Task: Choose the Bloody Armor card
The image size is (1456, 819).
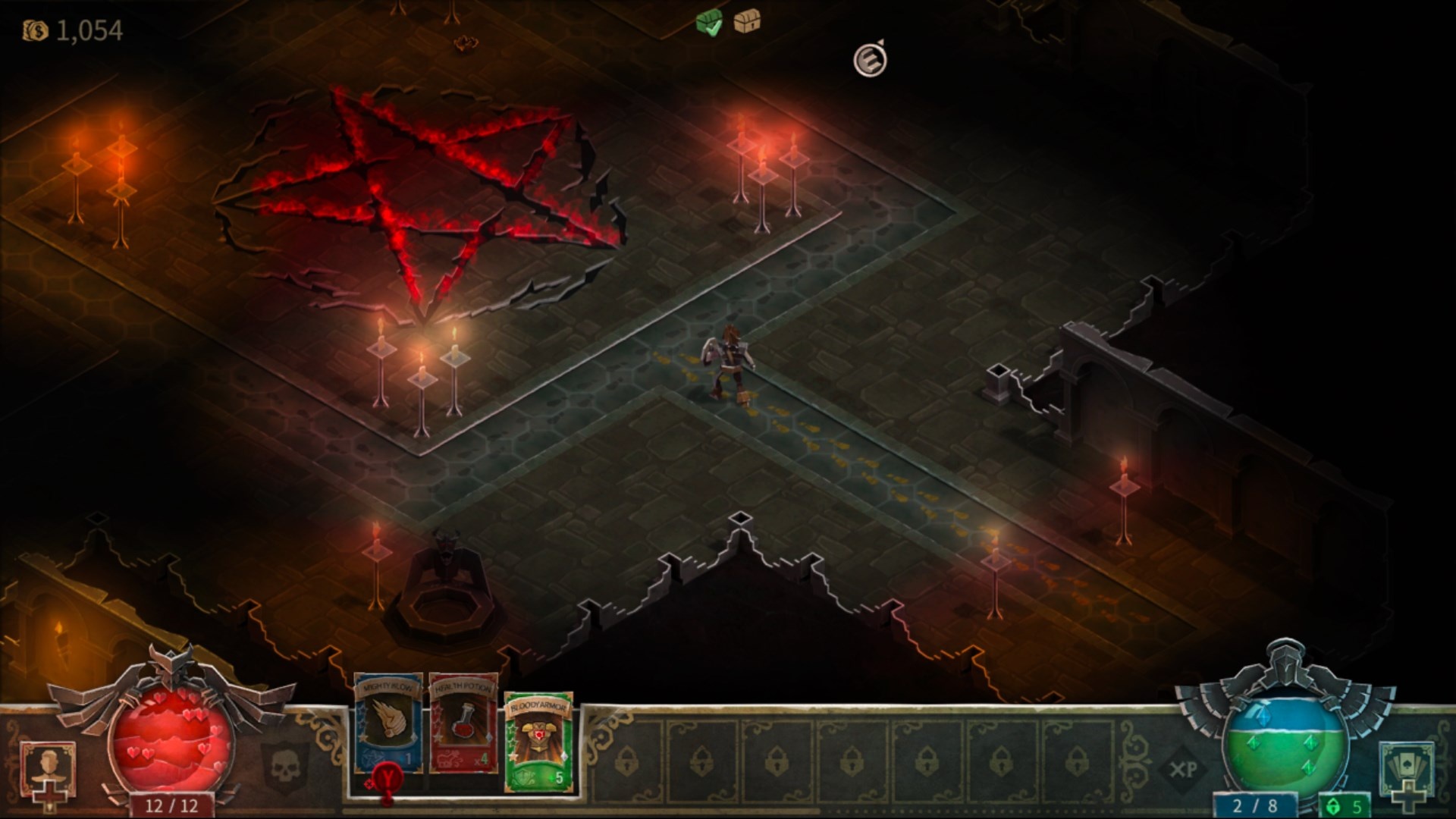Action: (538, 741)
